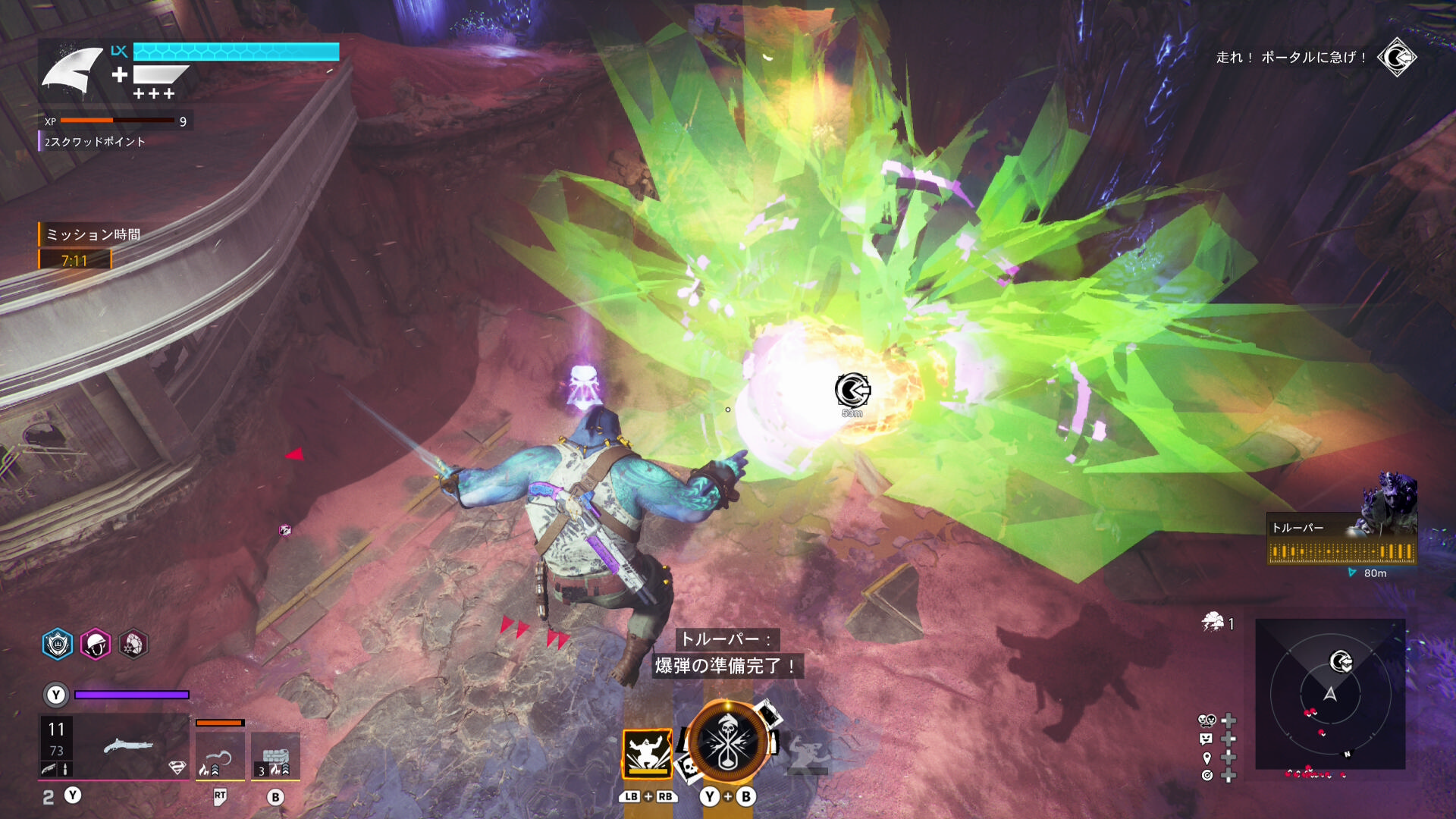Select the emote chat bubble shortcut
This screenshot has height=819, width=1456.
pos(1206,739)
